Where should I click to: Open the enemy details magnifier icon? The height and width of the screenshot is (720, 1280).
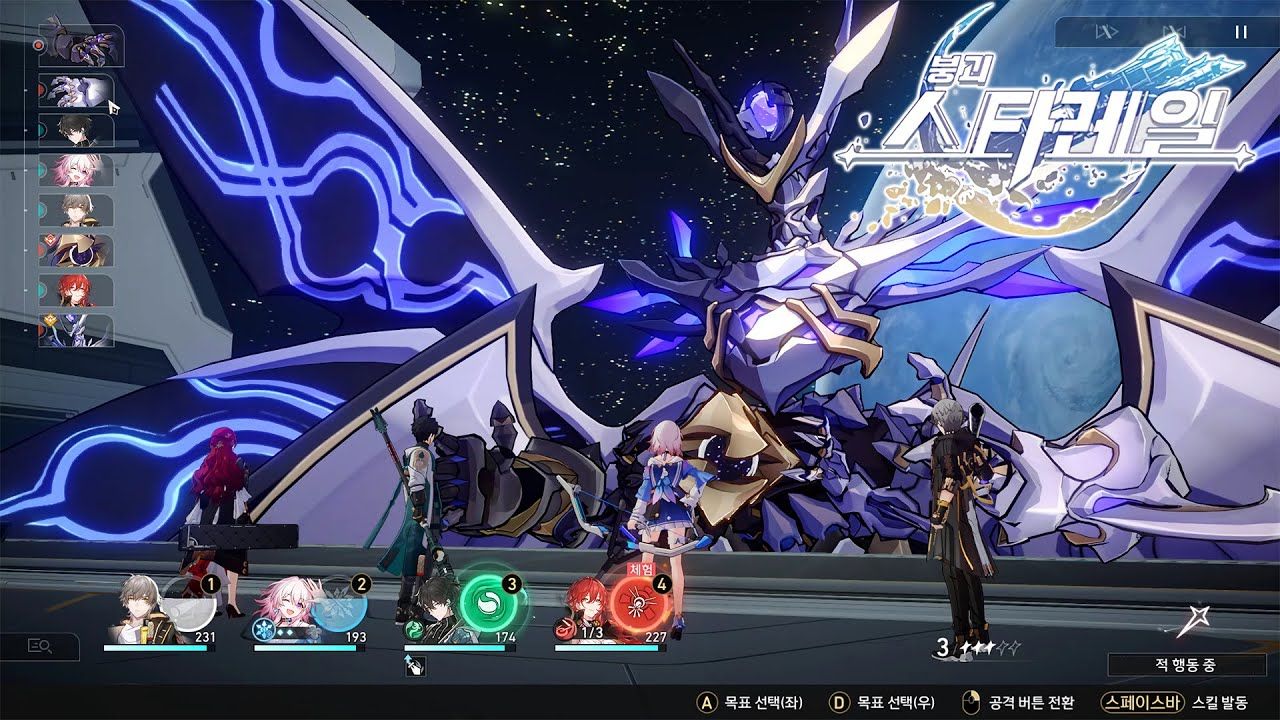pos(41,647)
